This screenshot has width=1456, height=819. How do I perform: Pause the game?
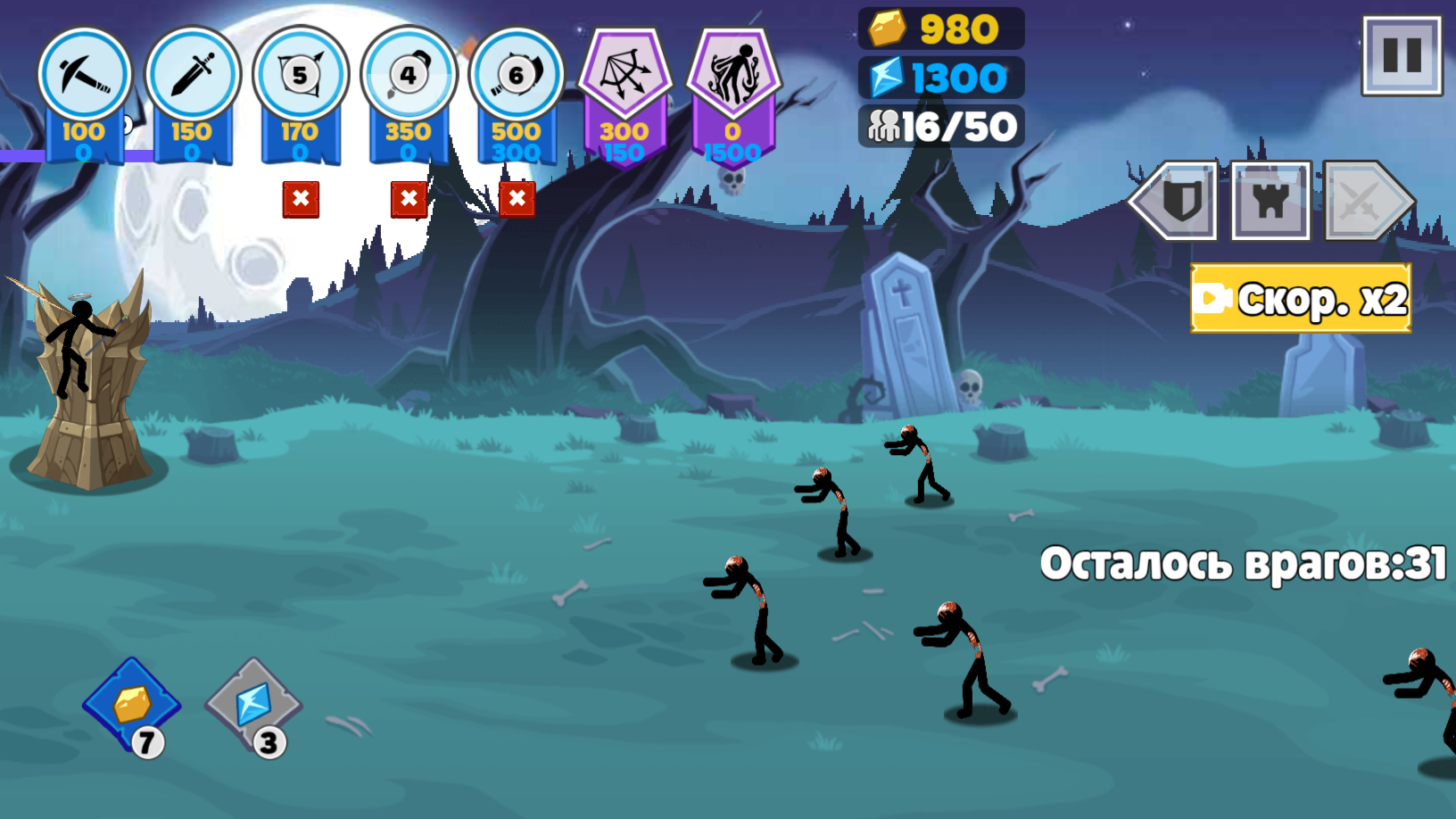pos(1402,55)
